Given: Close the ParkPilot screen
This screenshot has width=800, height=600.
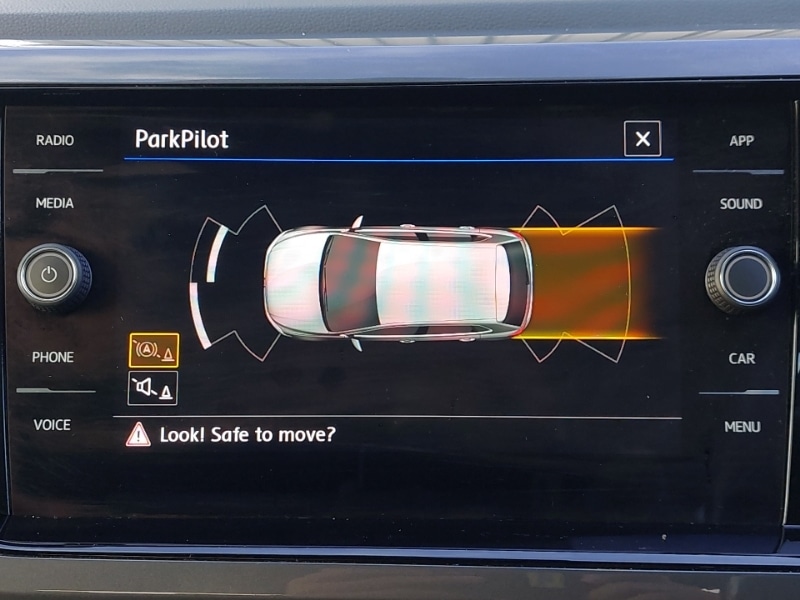Looking at the screenshot, I should [x=642, y=139].
